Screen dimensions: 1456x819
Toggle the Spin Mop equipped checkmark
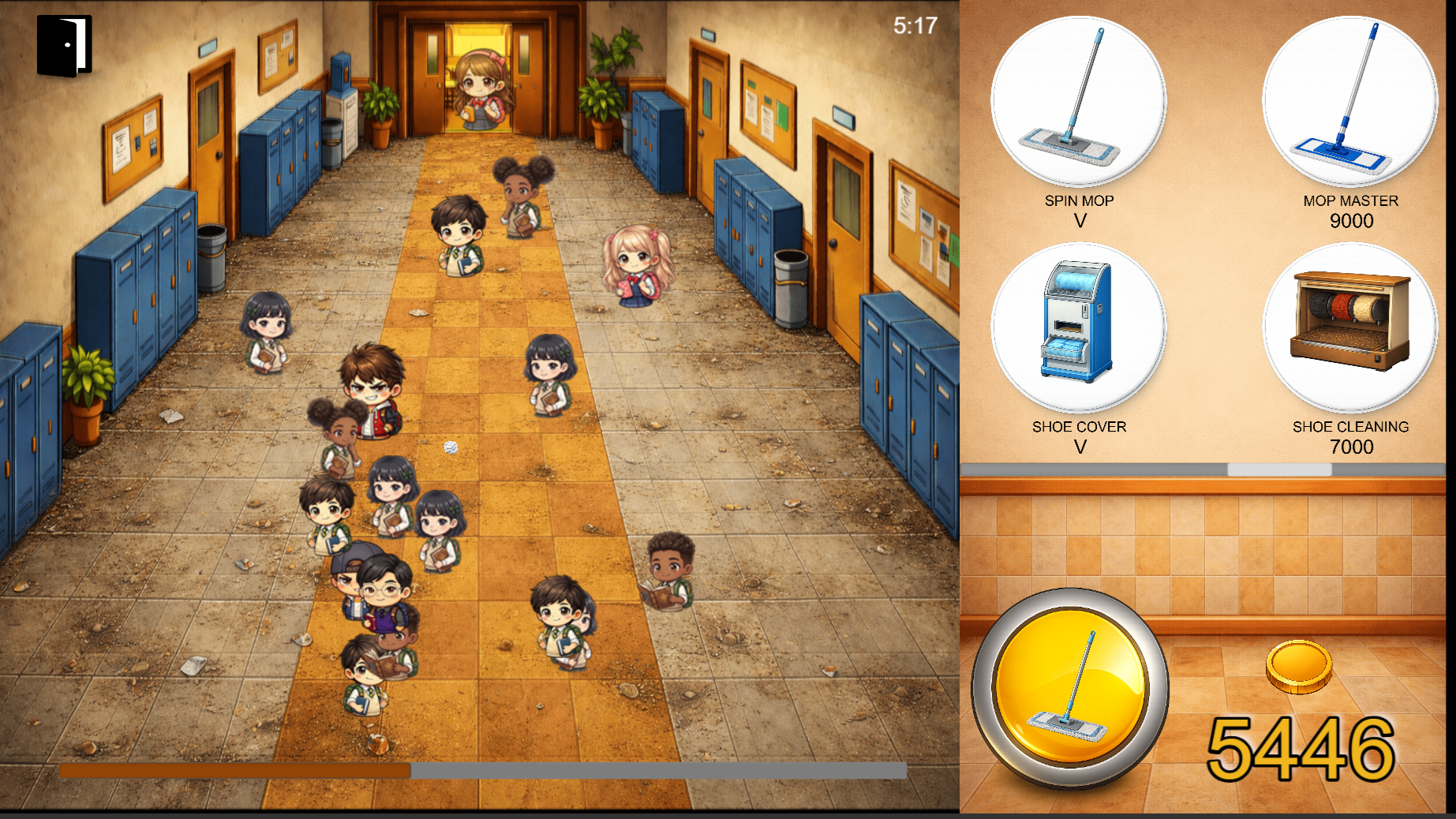pyautogui.click(x=1080, y=221)
